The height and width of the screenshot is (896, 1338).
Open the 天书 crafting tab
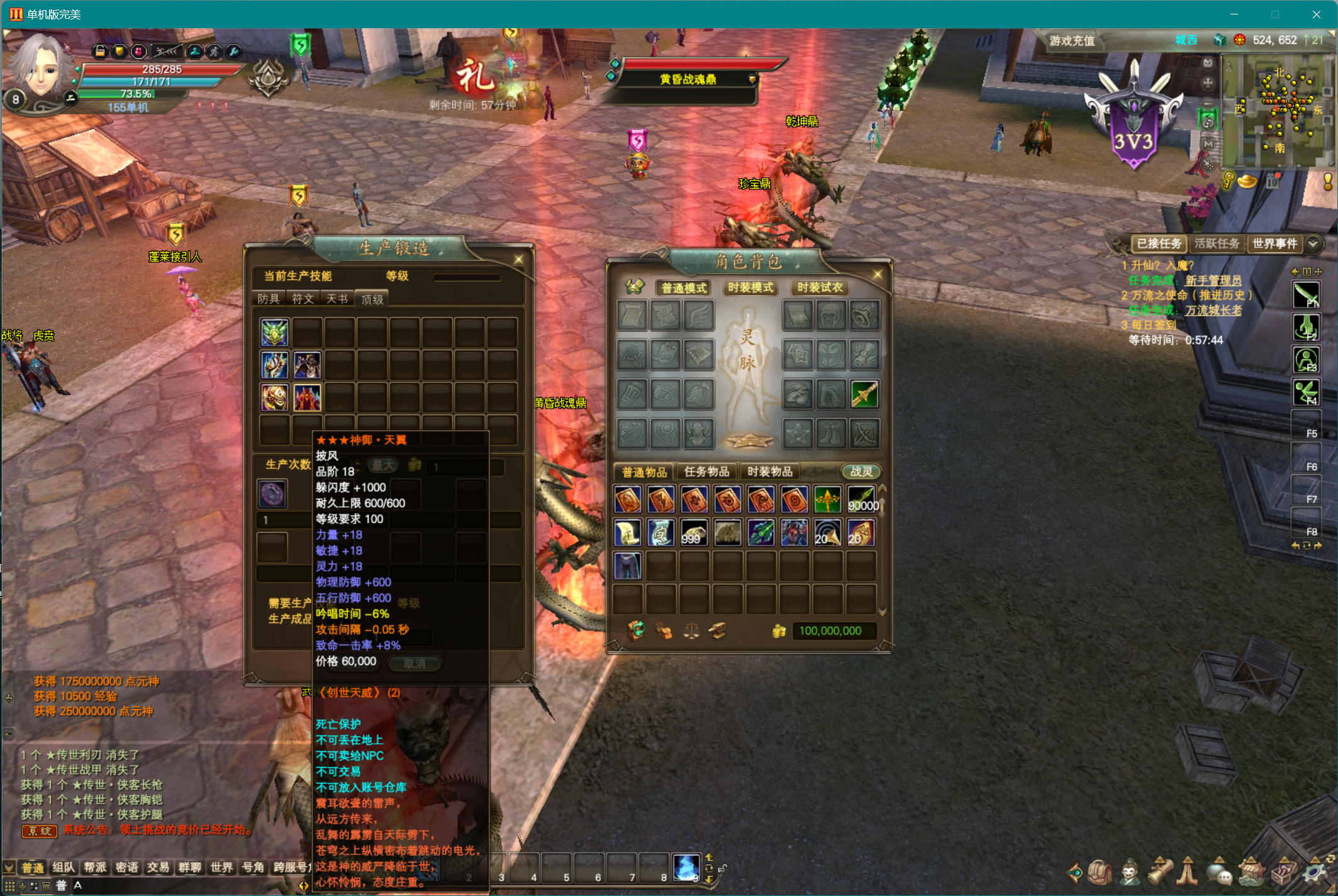pos(337,299)
